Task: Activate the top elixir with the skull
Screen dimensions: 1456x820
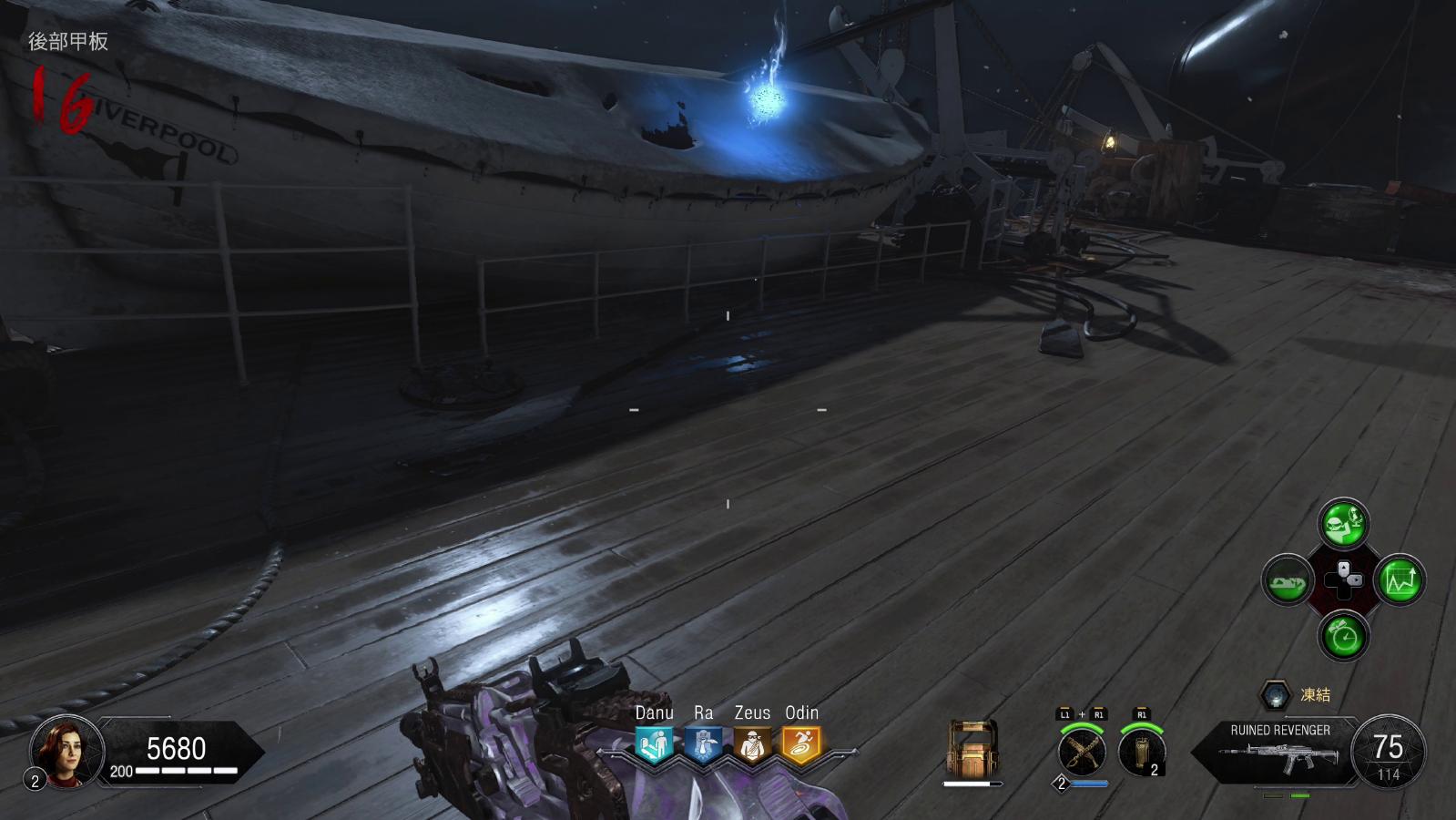Action: pos(1343,523)
